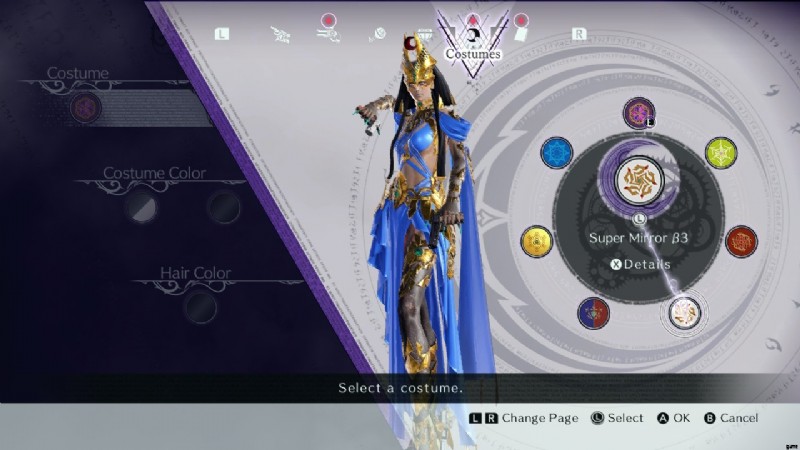The height and width of the screenshot is (450, 800).
Task: Confirm the costume with OK
Action: [x=671, y=418]
